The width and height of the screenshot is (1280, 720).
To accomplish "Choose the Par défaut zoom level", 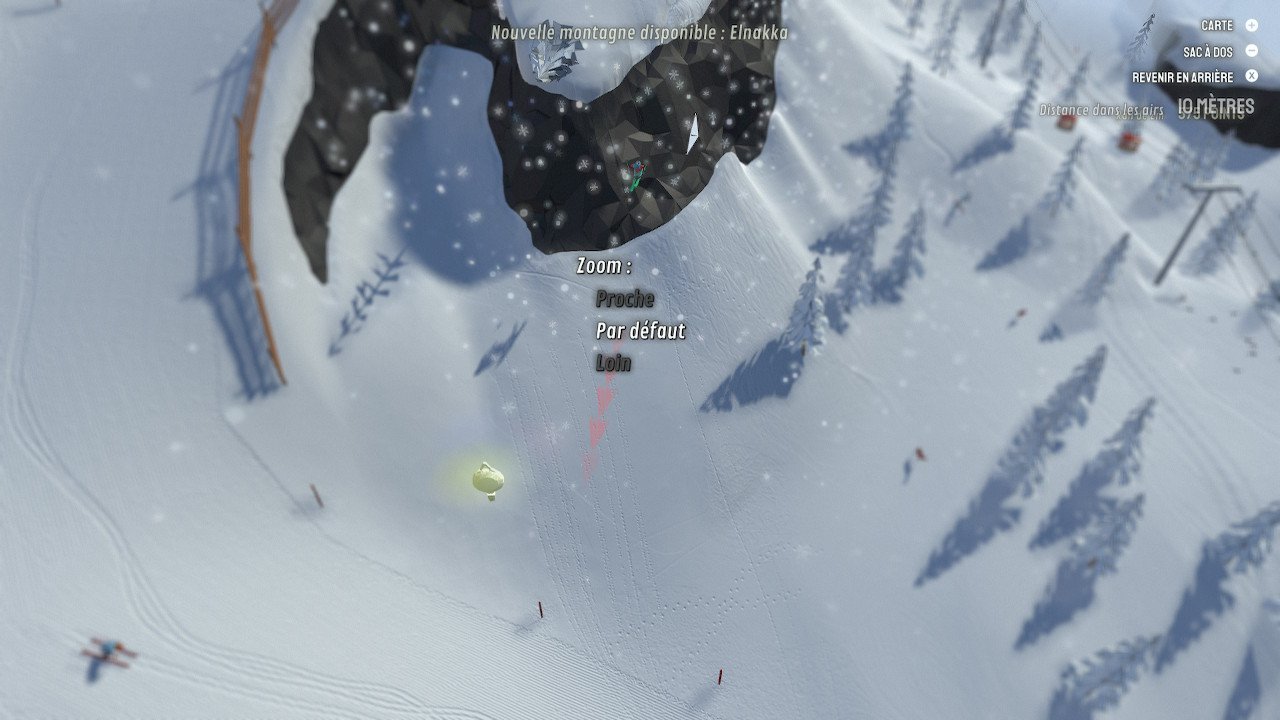I will 640,331.
